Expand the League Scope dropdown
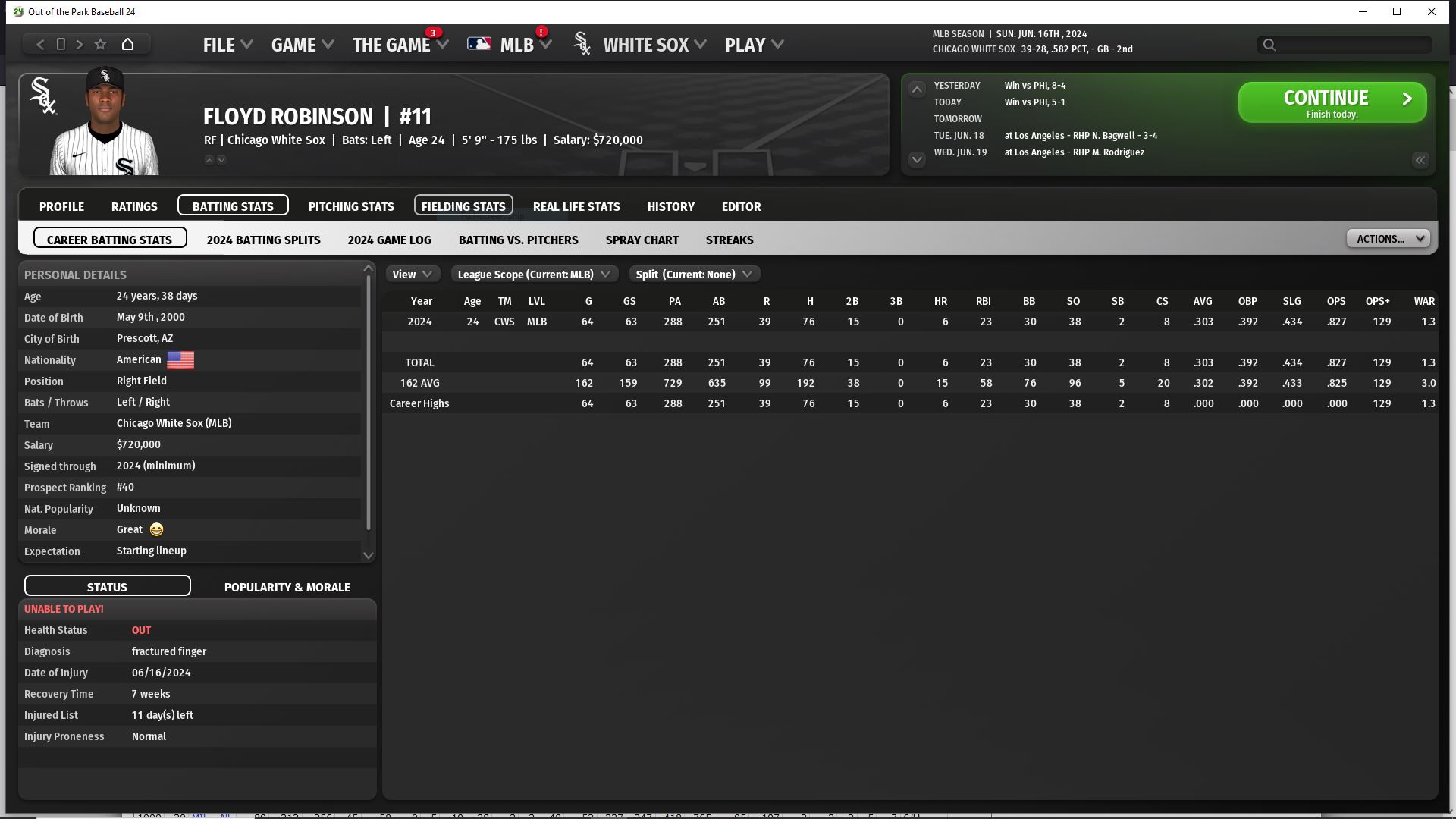The width and height of the screenshot is (1456, 819). pos(534,275)
